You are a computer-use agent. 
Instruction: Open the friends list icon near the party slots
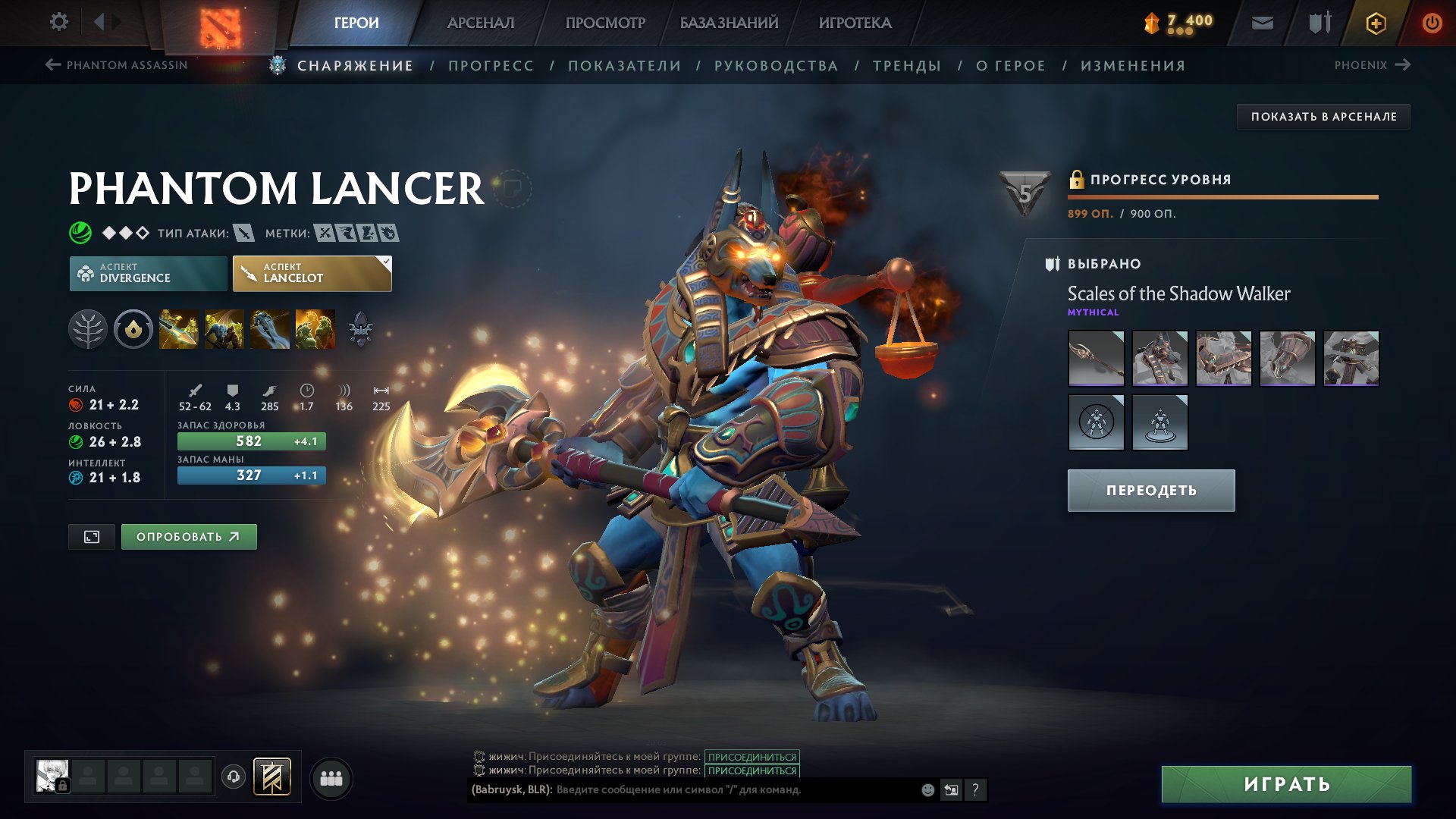point(330,777)
